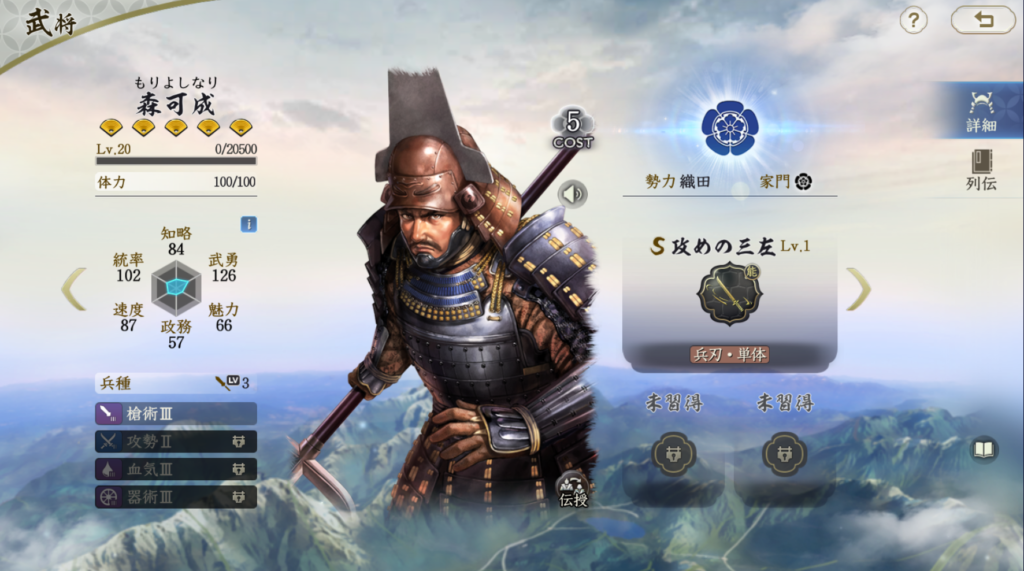The height and width of the screenshot is (571, 1024).
Task: Switch to the 詳細 details tab
Action: (x=981, y=111)
